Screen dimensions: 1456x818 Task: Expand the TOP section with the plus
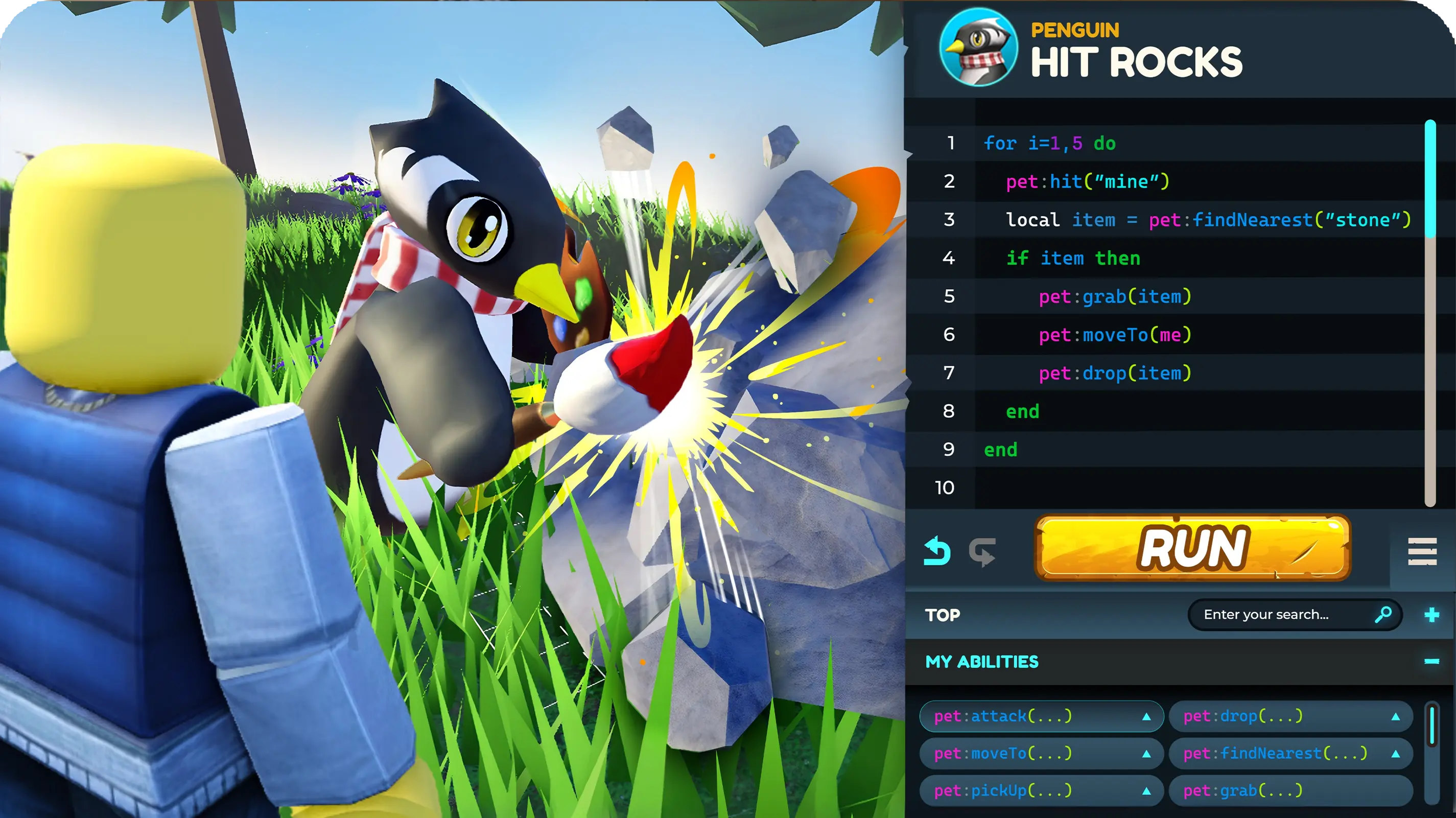[x=1431, y=615]
